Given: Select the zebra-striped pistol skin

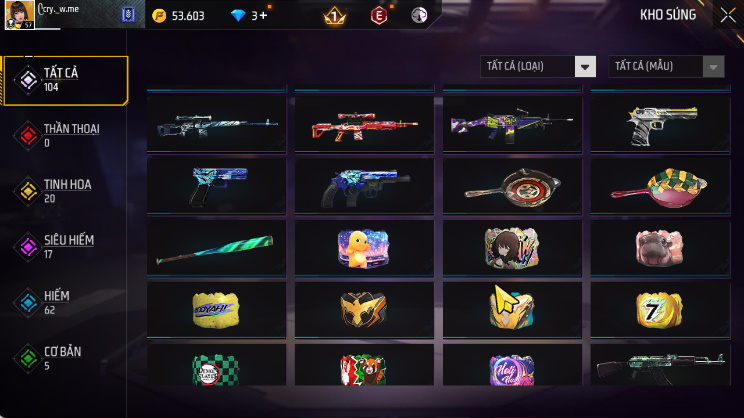Looking at the screenshot, I should tap(659, 123).
